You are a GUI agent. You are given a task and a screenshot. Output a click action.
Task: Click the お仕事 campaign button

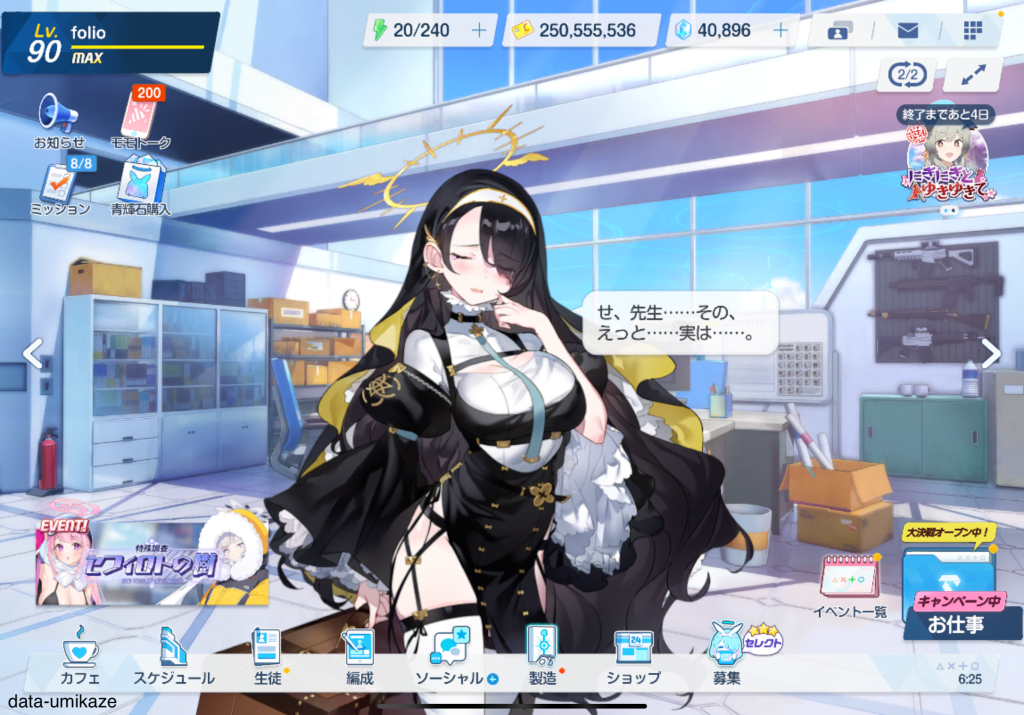tap(948, 596)
